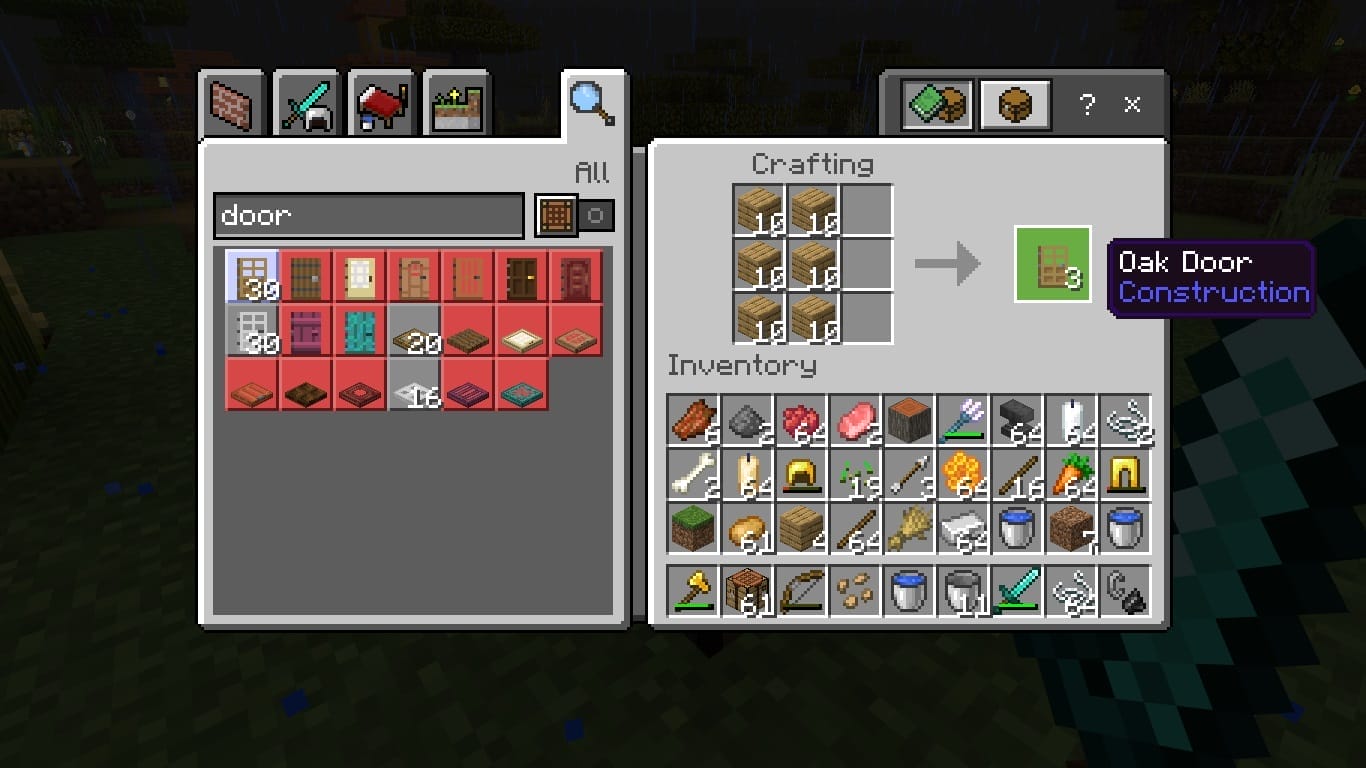Switch to the Items tab with the bed
The image size is (1366, 768).
[x=382, y=103]
